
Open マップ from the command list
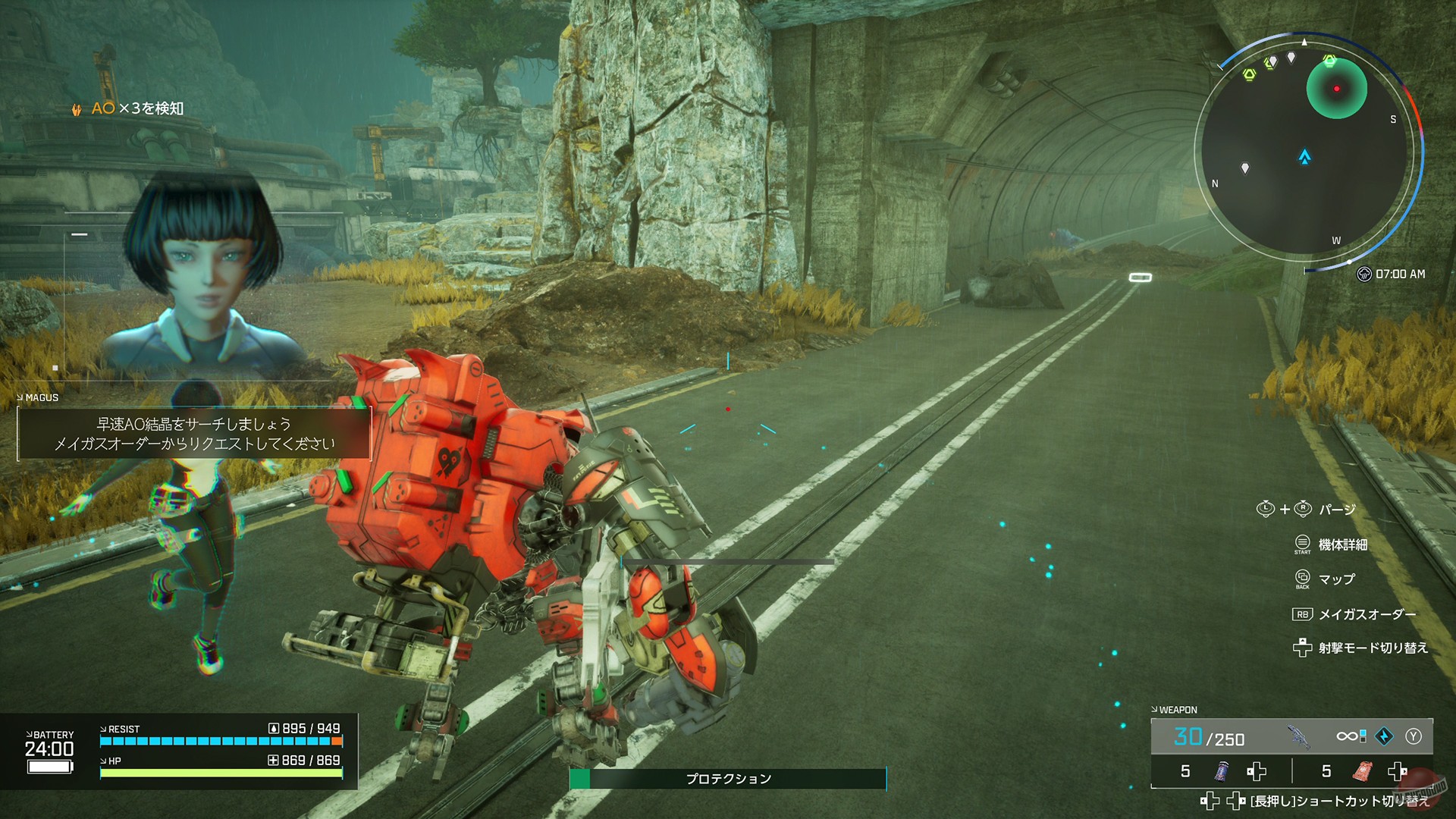coord(1336,579)
